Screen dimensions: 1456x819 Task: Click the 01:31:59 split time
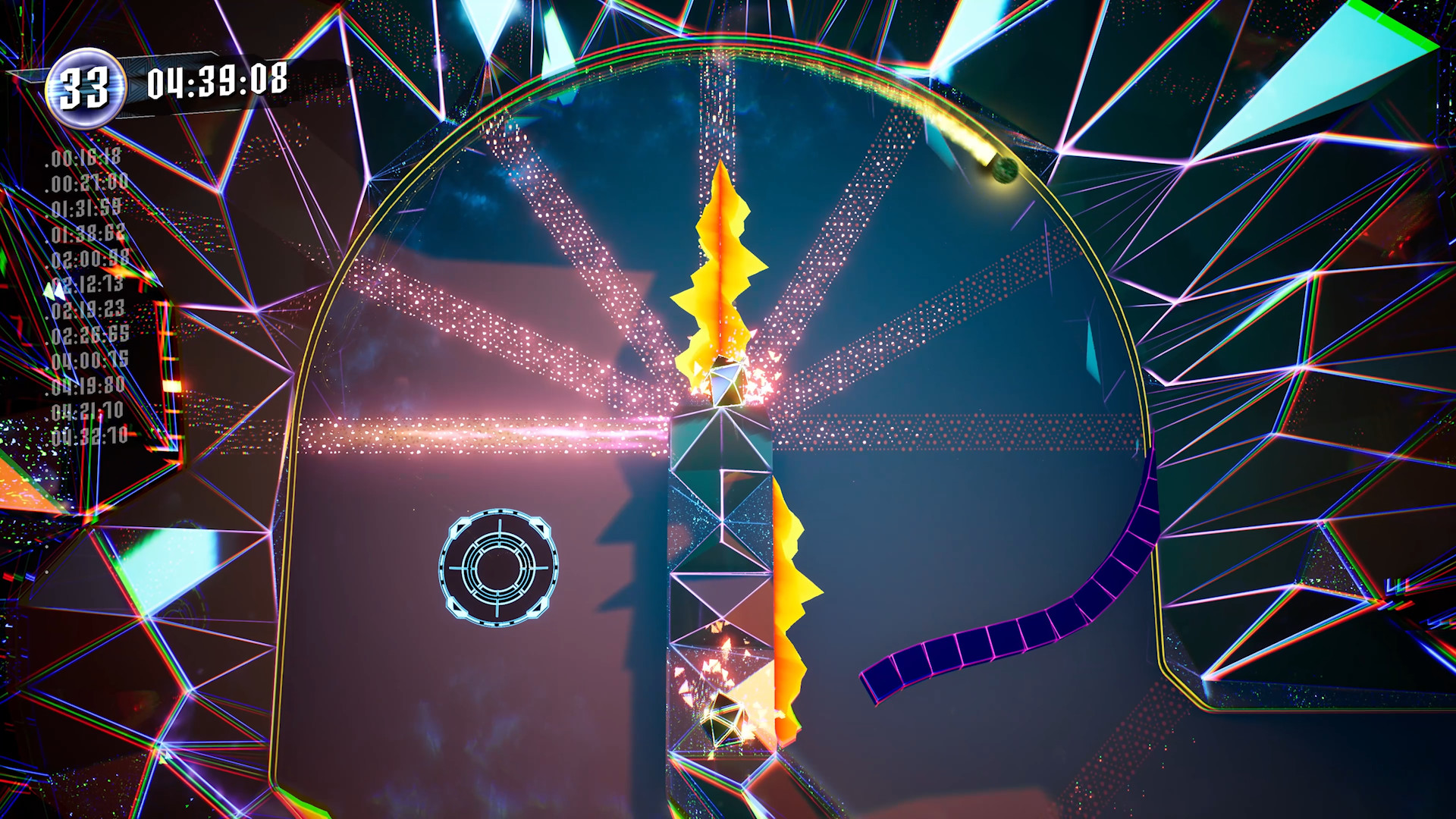[83, 209]
